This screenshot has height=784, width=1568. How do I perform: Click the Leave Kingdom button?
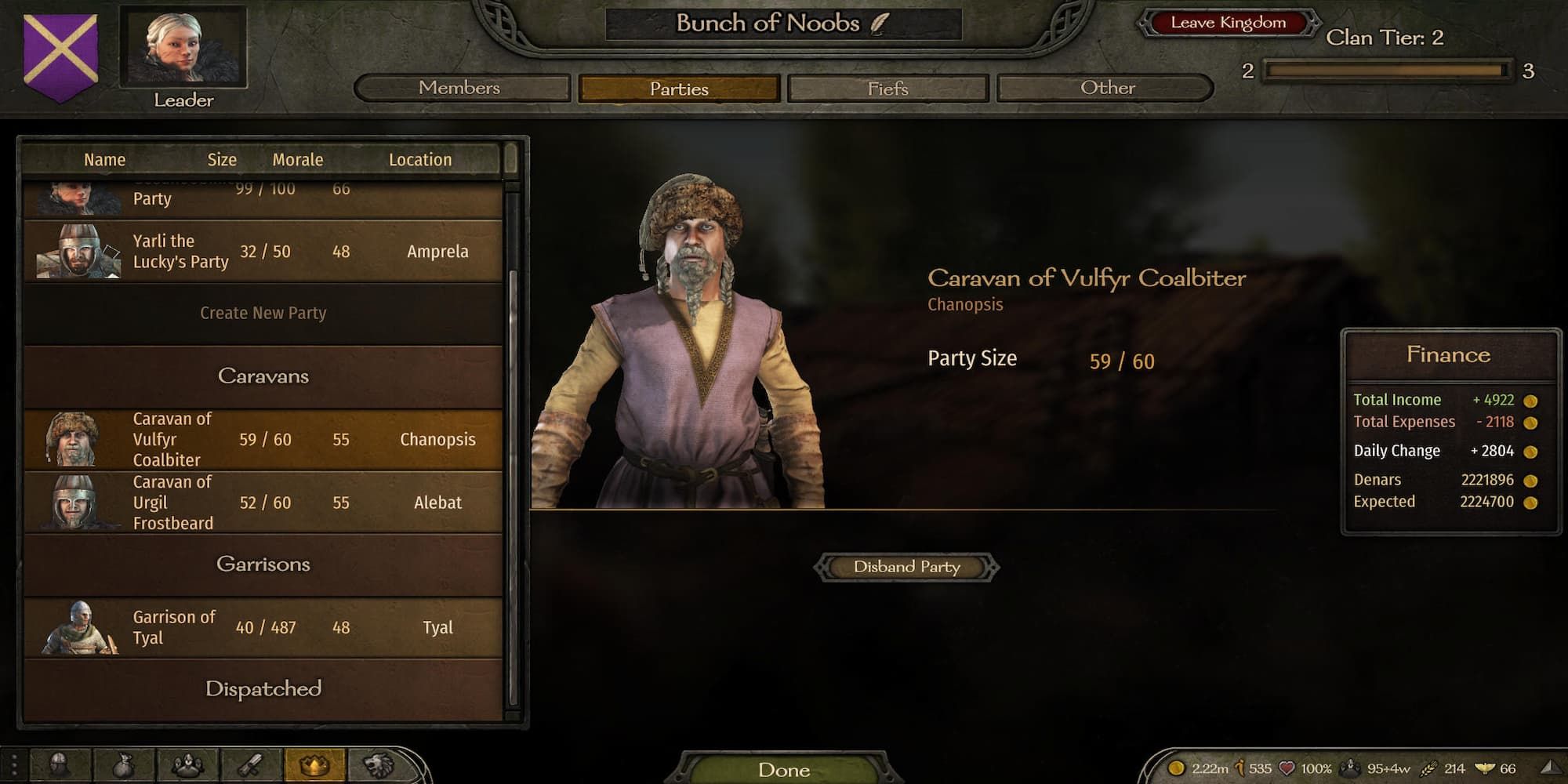[1228, 23]
